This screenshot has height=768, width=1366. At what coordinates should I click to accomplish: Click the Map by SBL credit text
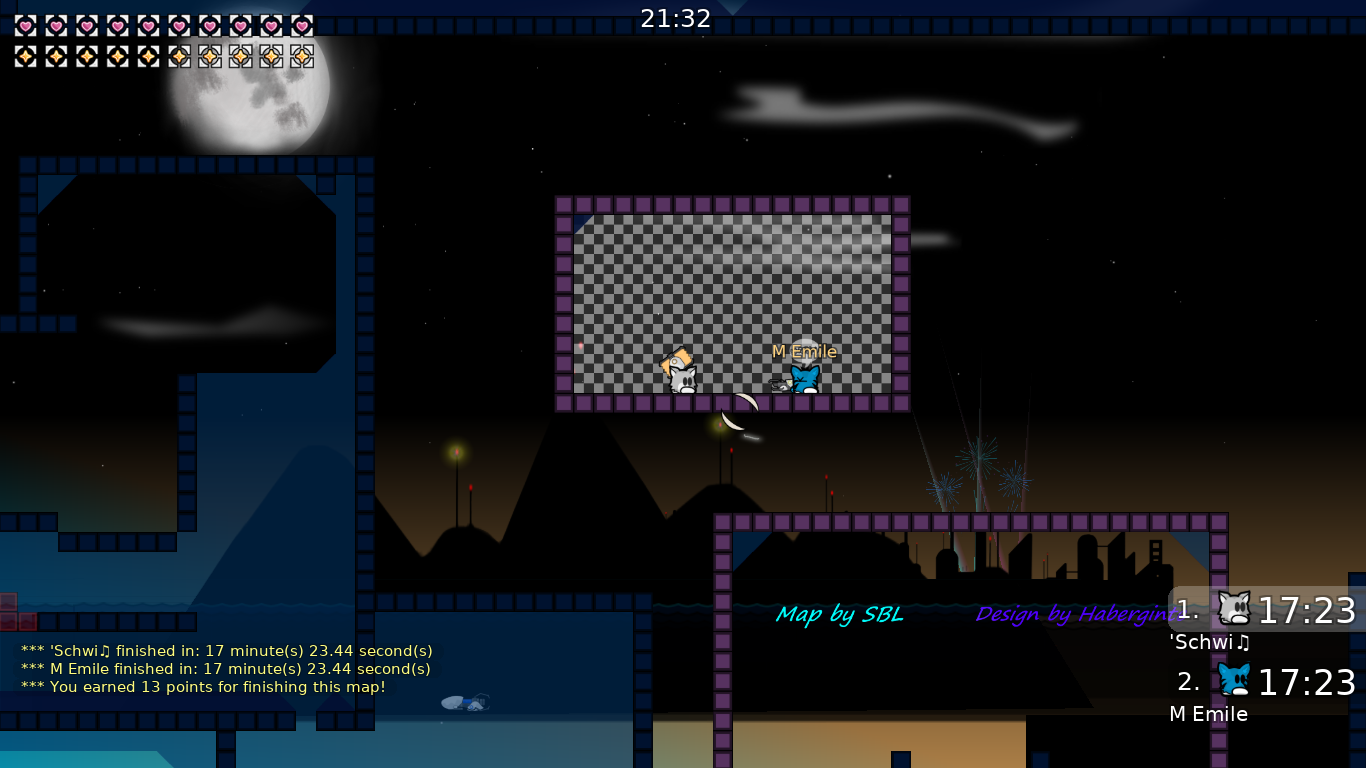tap(840, 614)
